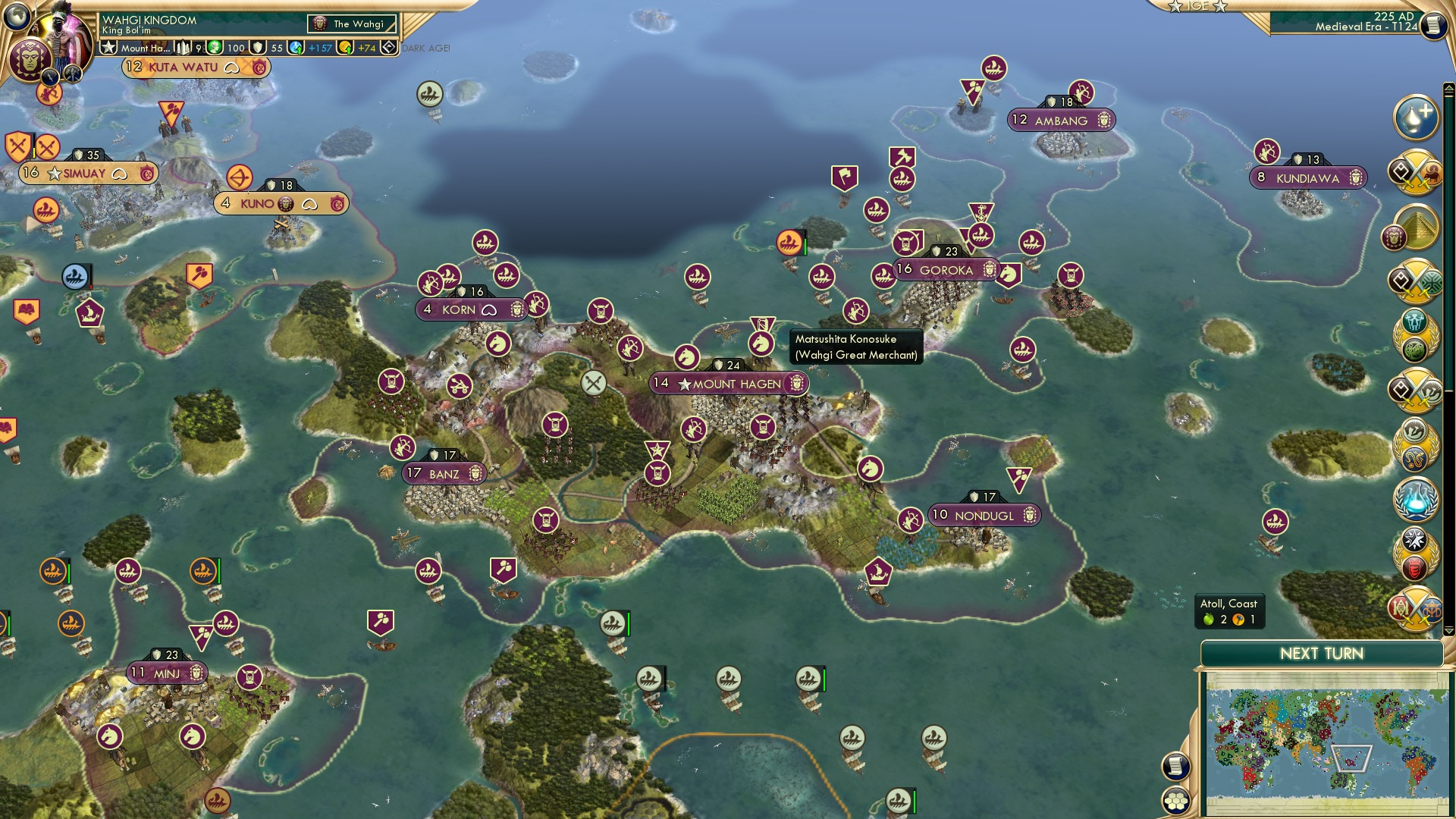The width and height of the screenshot is (1456, 819).
Task: Click the clock icon next to 225 AD
Action: [1433, 25]
